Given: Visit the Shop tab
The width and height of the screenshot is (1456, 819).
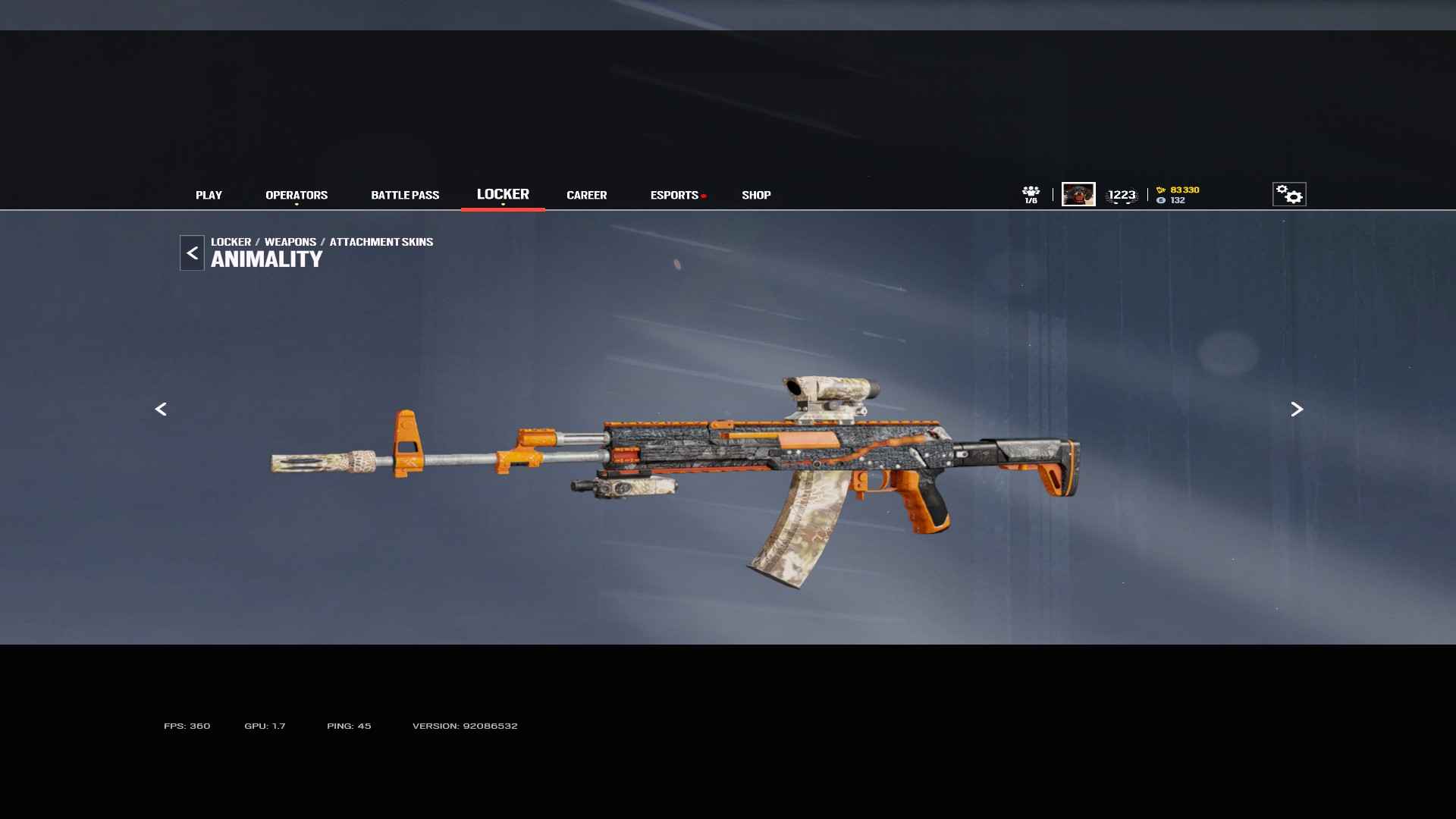Looking at the screenshot, I should (756, 195).
